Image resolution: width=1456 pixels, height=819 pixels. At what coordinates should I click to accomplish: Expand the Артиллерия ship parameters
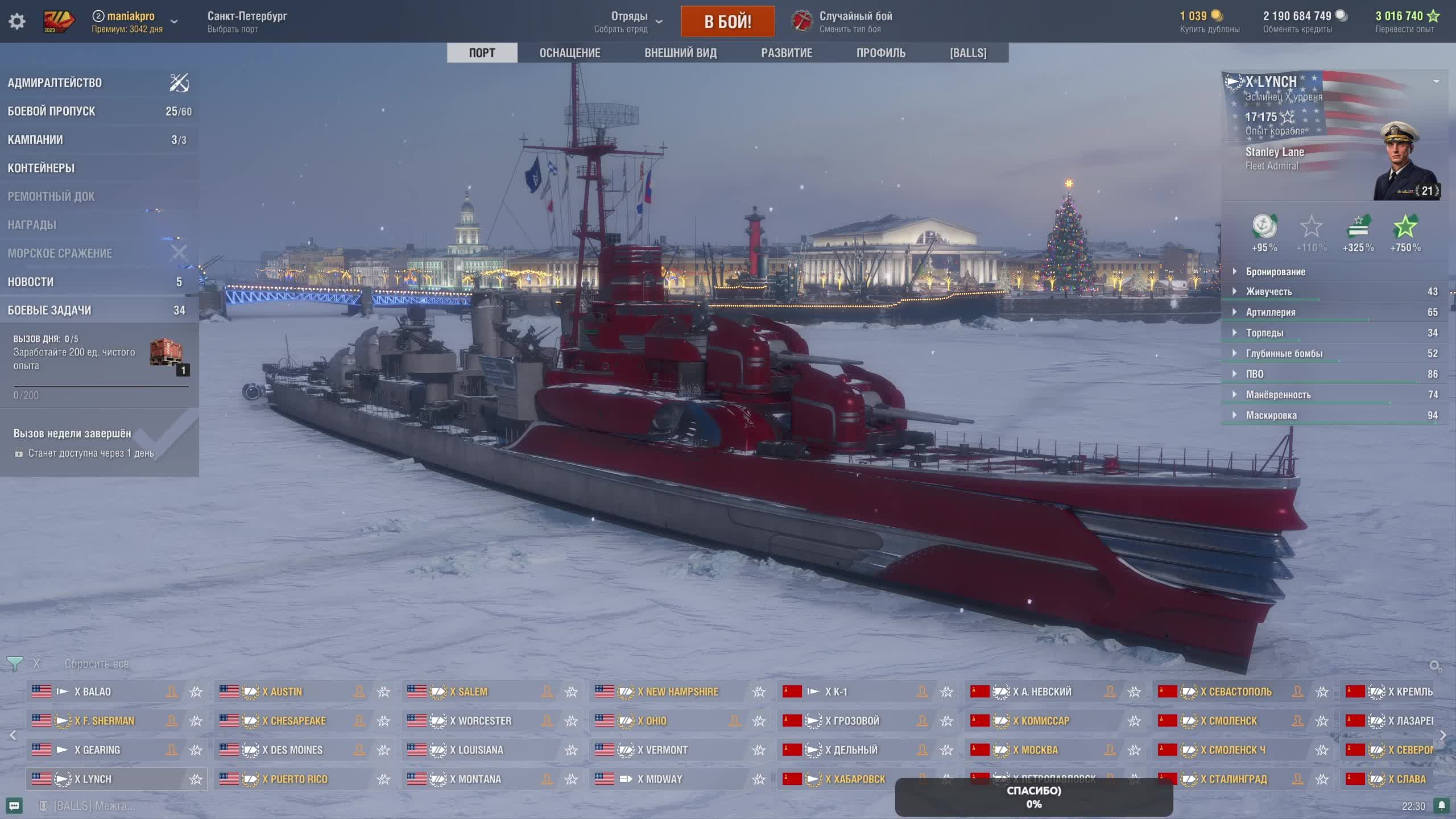(x=1271, y=312)
